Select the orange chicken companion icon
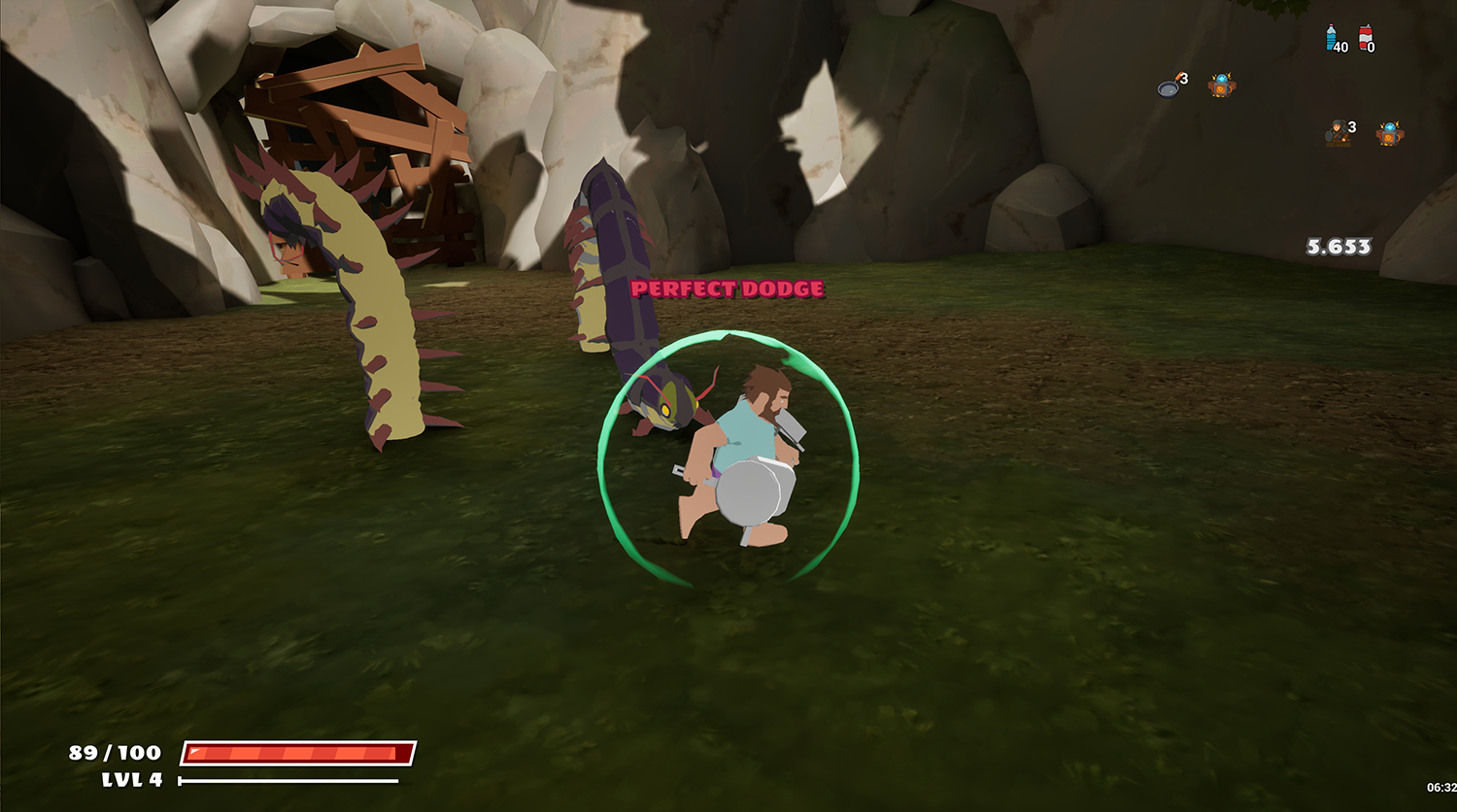The width and height of the screenshot is (1457, 812). (1222, 85)
